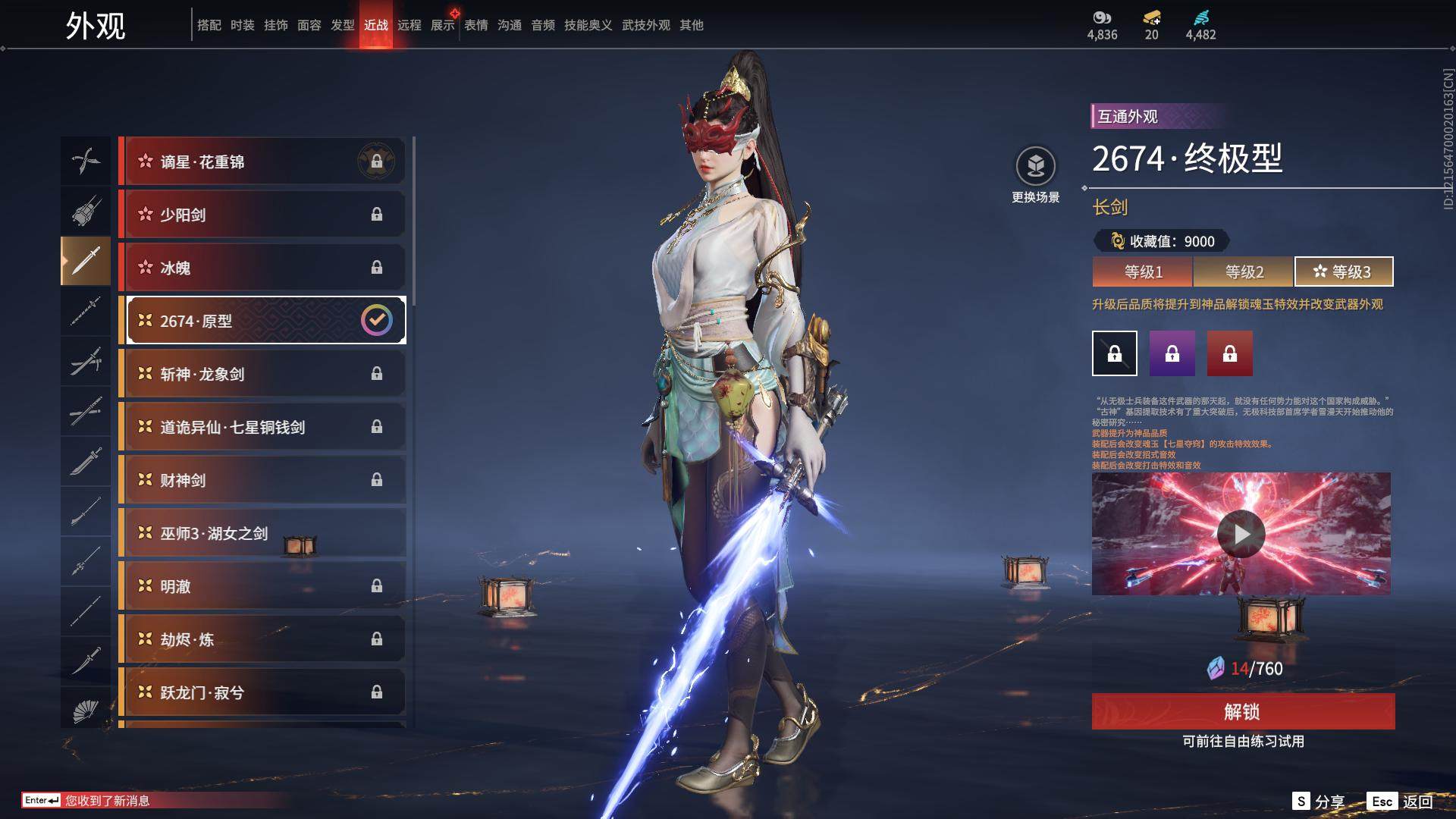Switch to 等级1 level tab
Viewport: 1456px width, 819px height.
pyautogui.click(x=1143, y=271)
